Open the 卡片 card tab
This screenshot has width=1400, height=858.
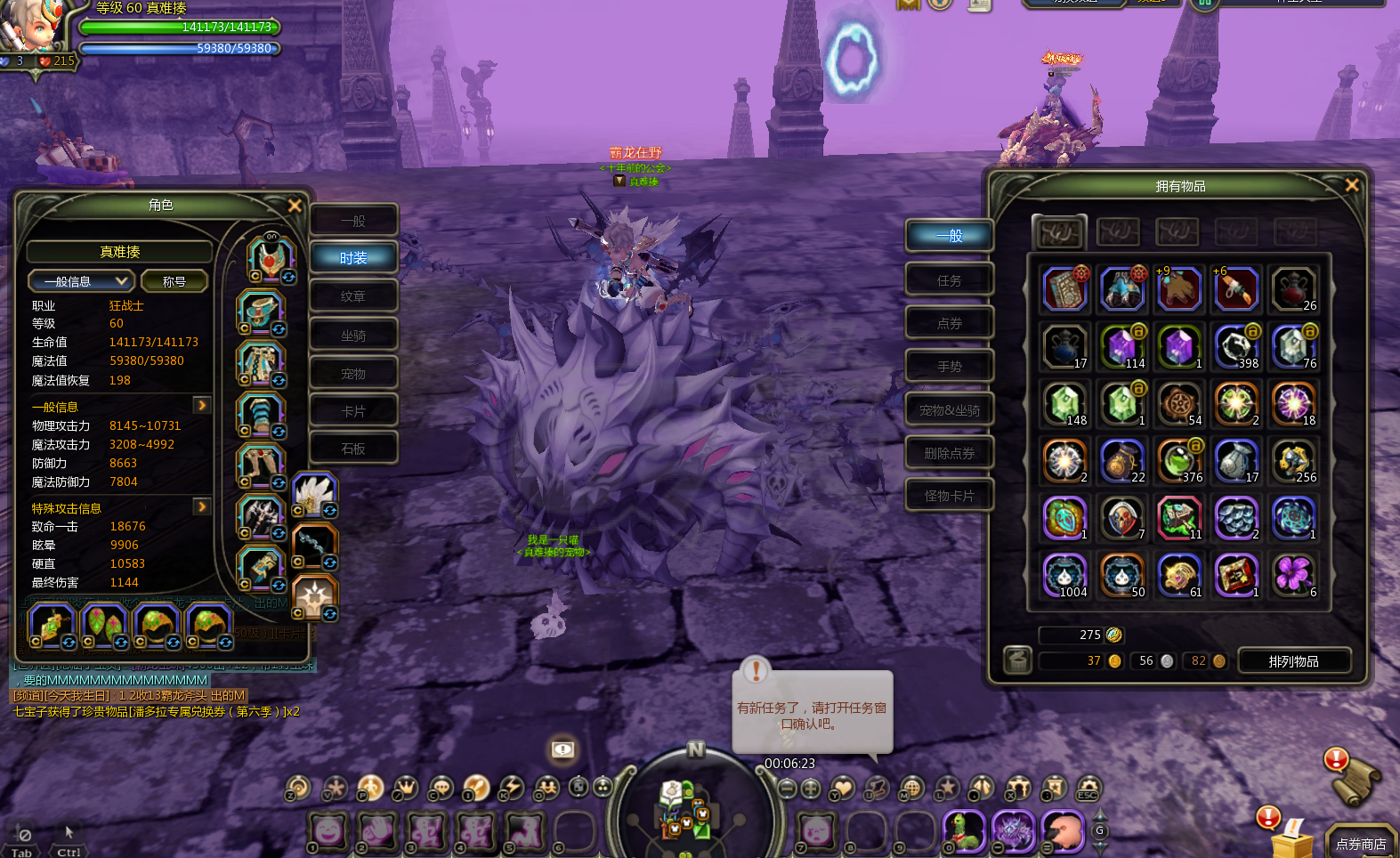point(353,411)
